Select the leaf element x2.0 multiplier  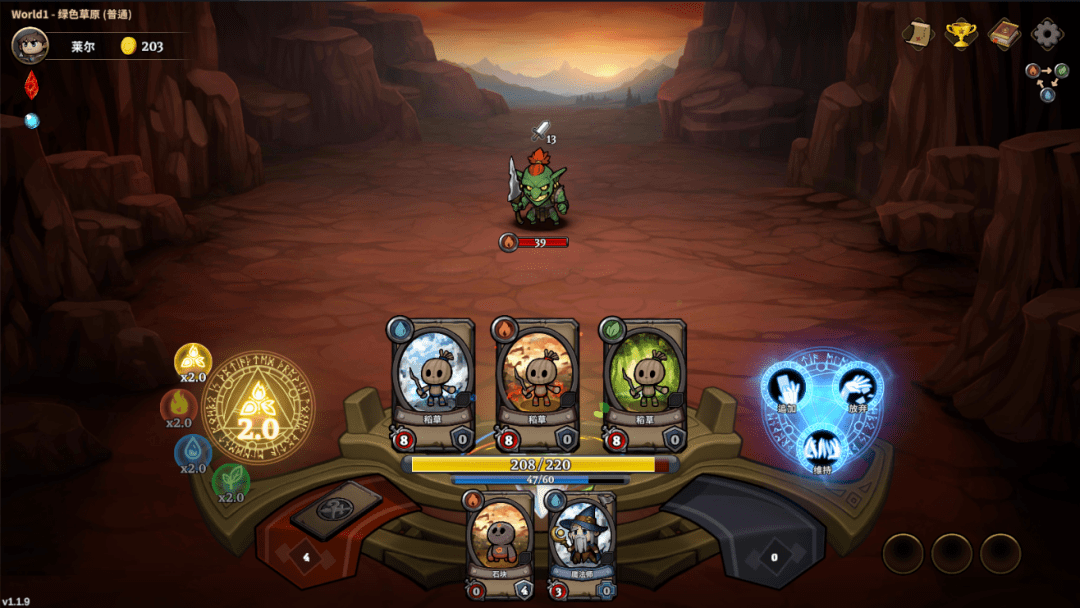231,482
